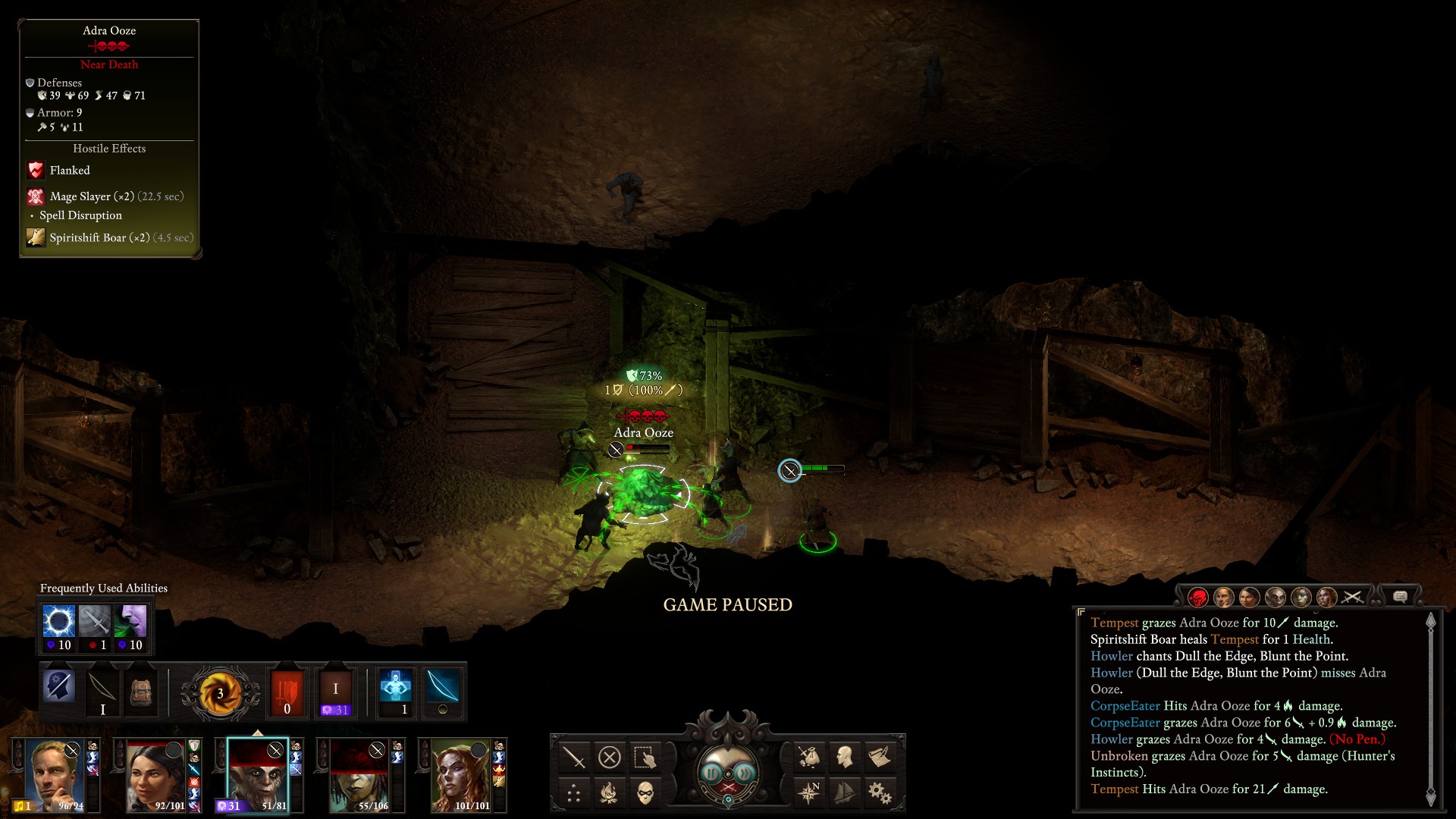The width and height of the screenshot is (1456, 819).
Task: Cancel action with the circled X button
Action: coord(610,758)
